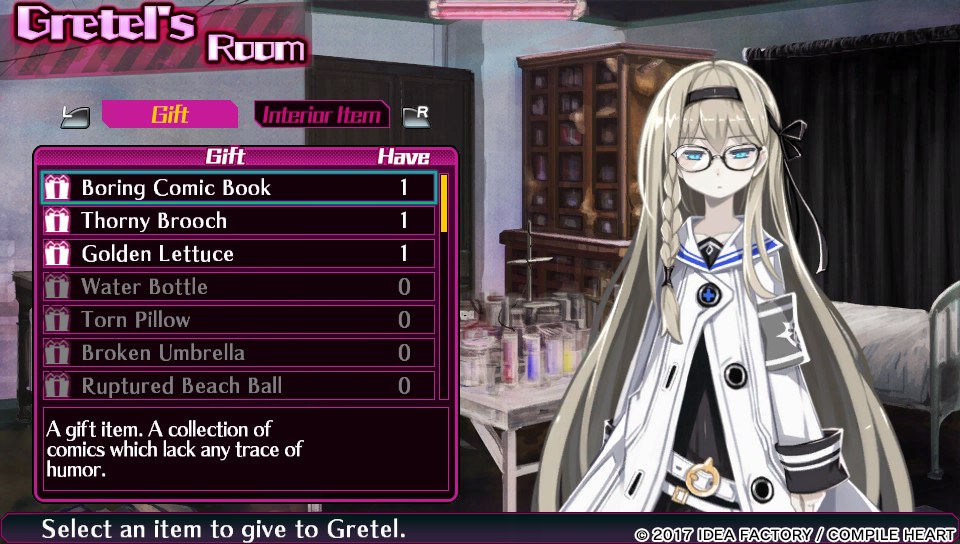Select the Broken Umbrella row
Viewport: 960px width, 544px height.
pos(238,353)
